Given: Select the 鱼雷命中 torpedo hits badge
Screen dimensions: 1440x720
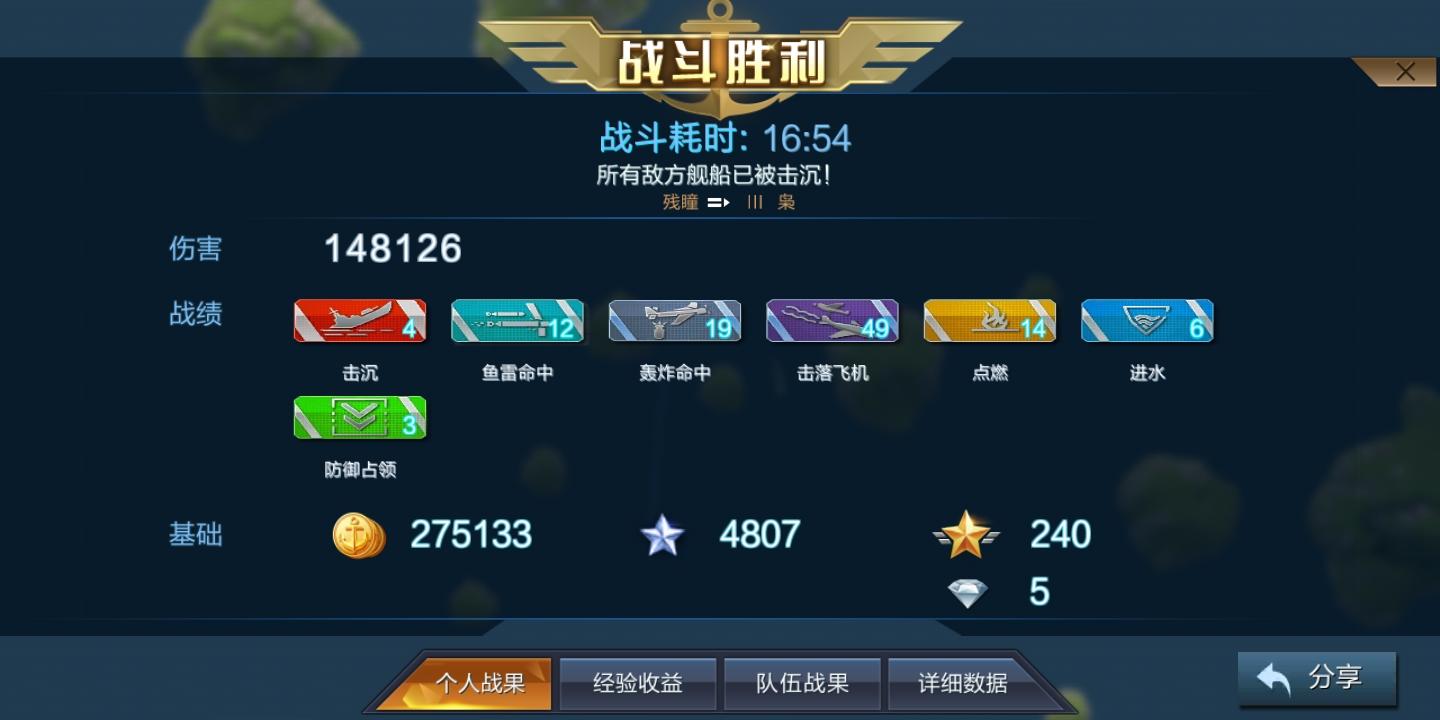Looking at the screenshot, I should pyautogui.click(x=516, y=320).
